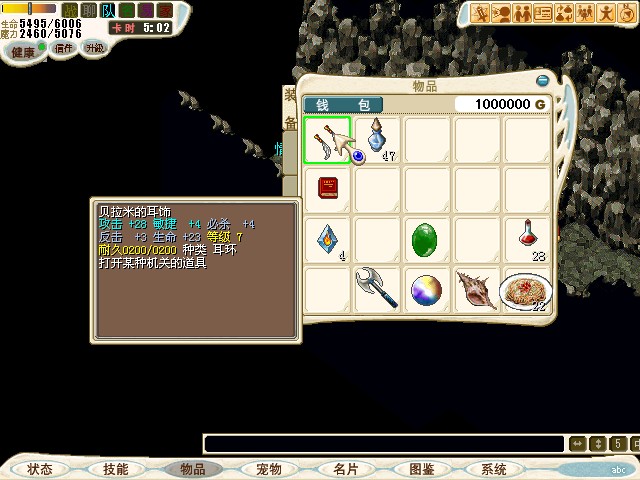The image size is (640, 480).
Task: Open the 图鉴 encyclopedia tab
Action: pyautogui.click(x=421, y=469)
